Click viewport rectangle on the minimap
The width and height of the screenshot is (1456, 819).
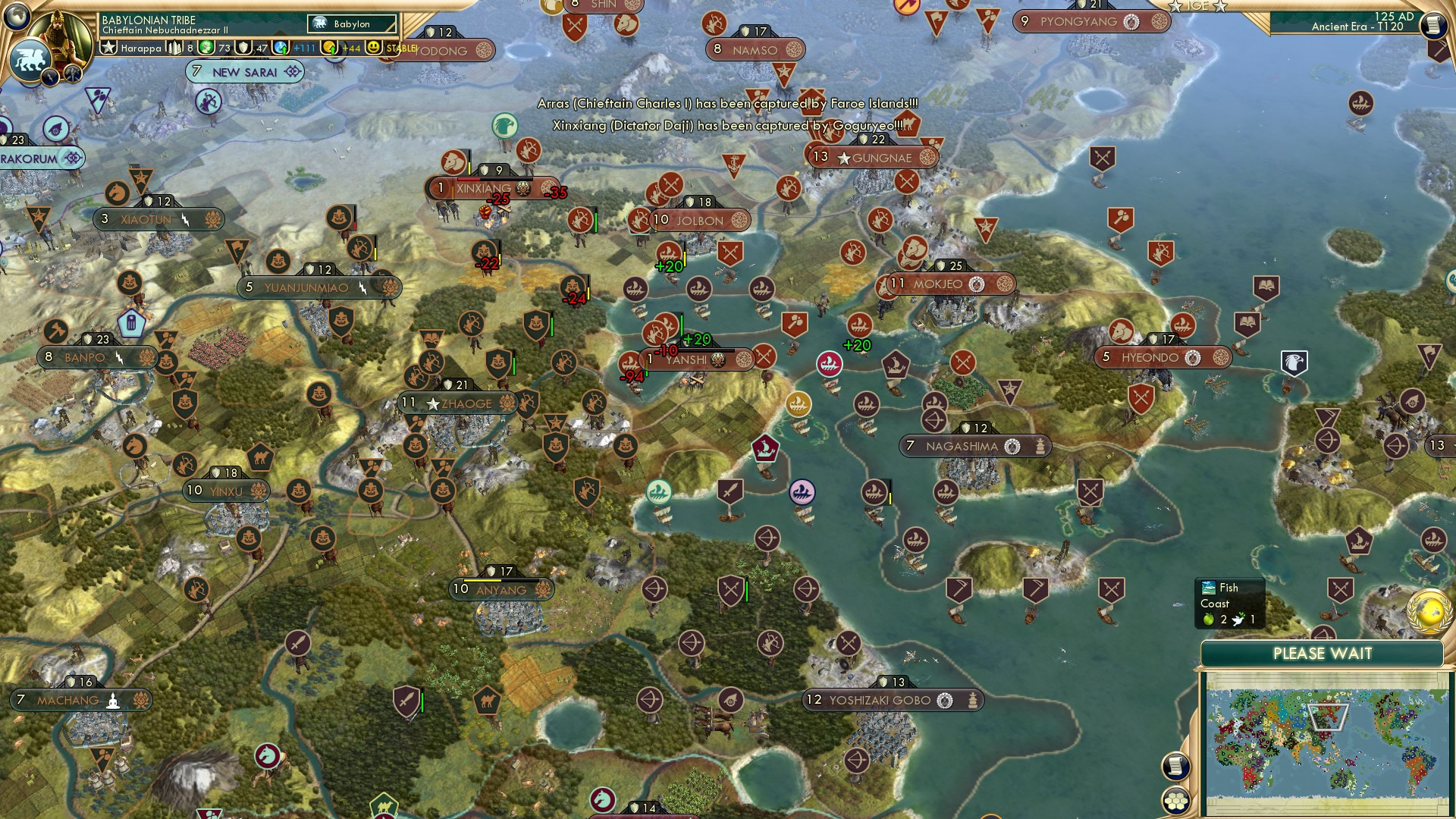pyautogui.click(x=1327, y=716)
